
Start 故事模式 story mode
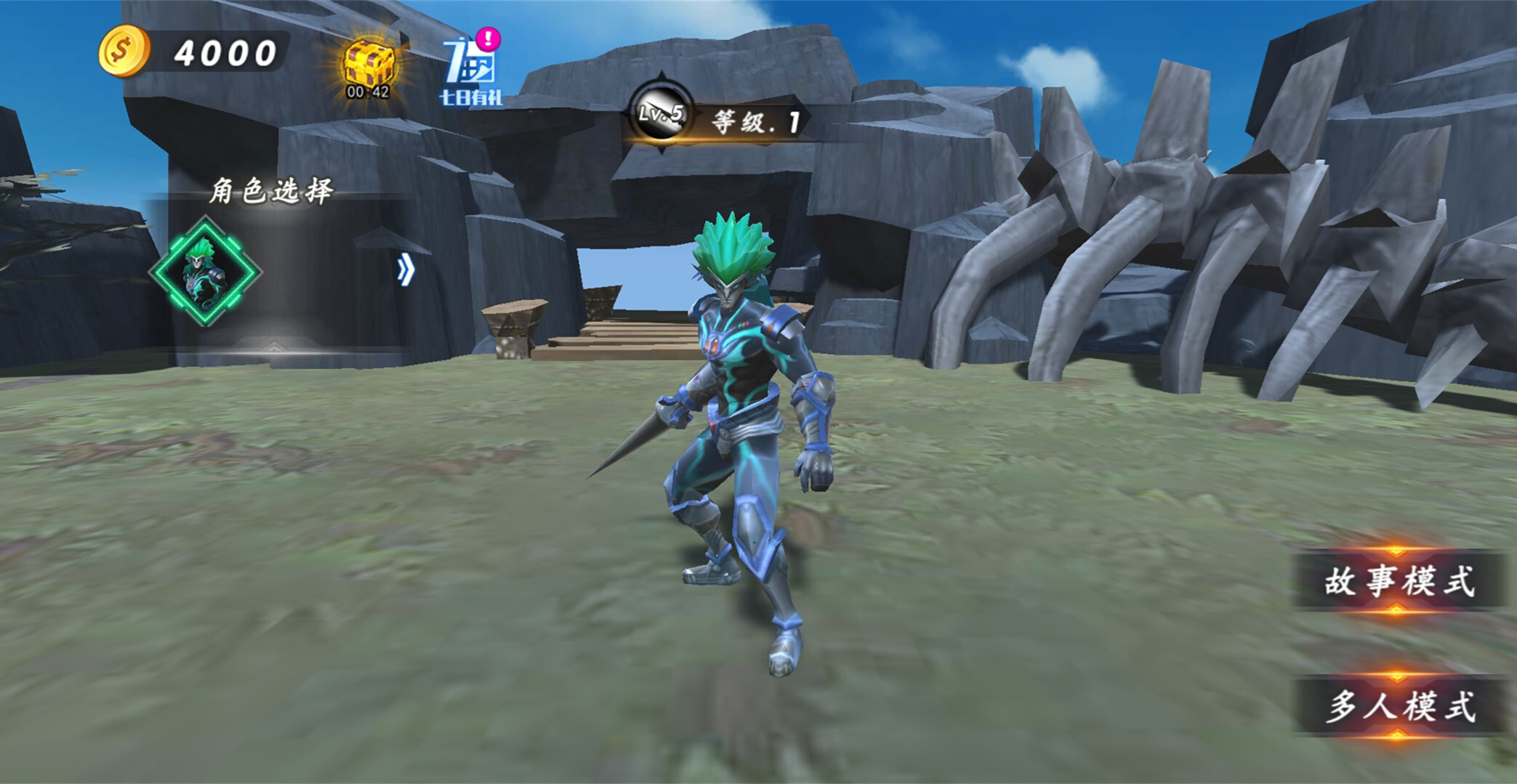(x=1399, y=581)
